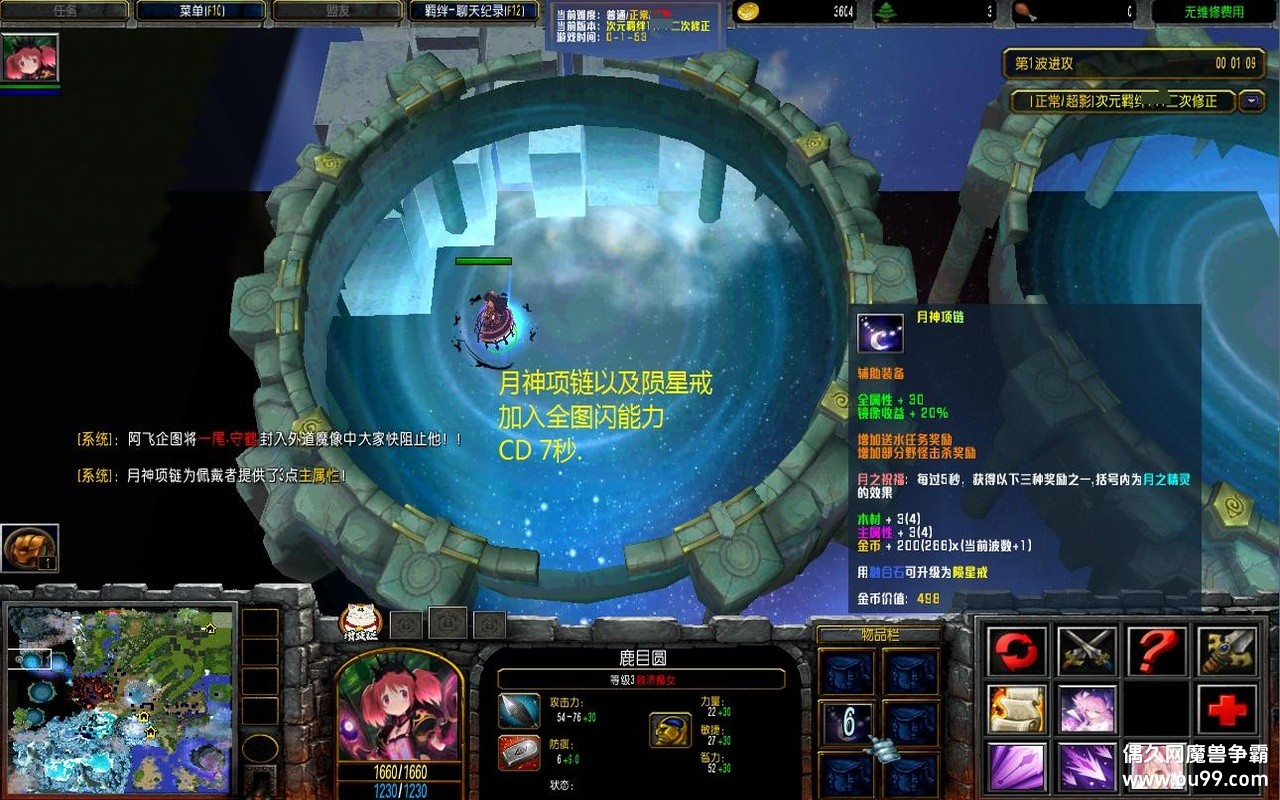
Task: Activate the pink-haired girl ability icon
Action: point(1087,710)
